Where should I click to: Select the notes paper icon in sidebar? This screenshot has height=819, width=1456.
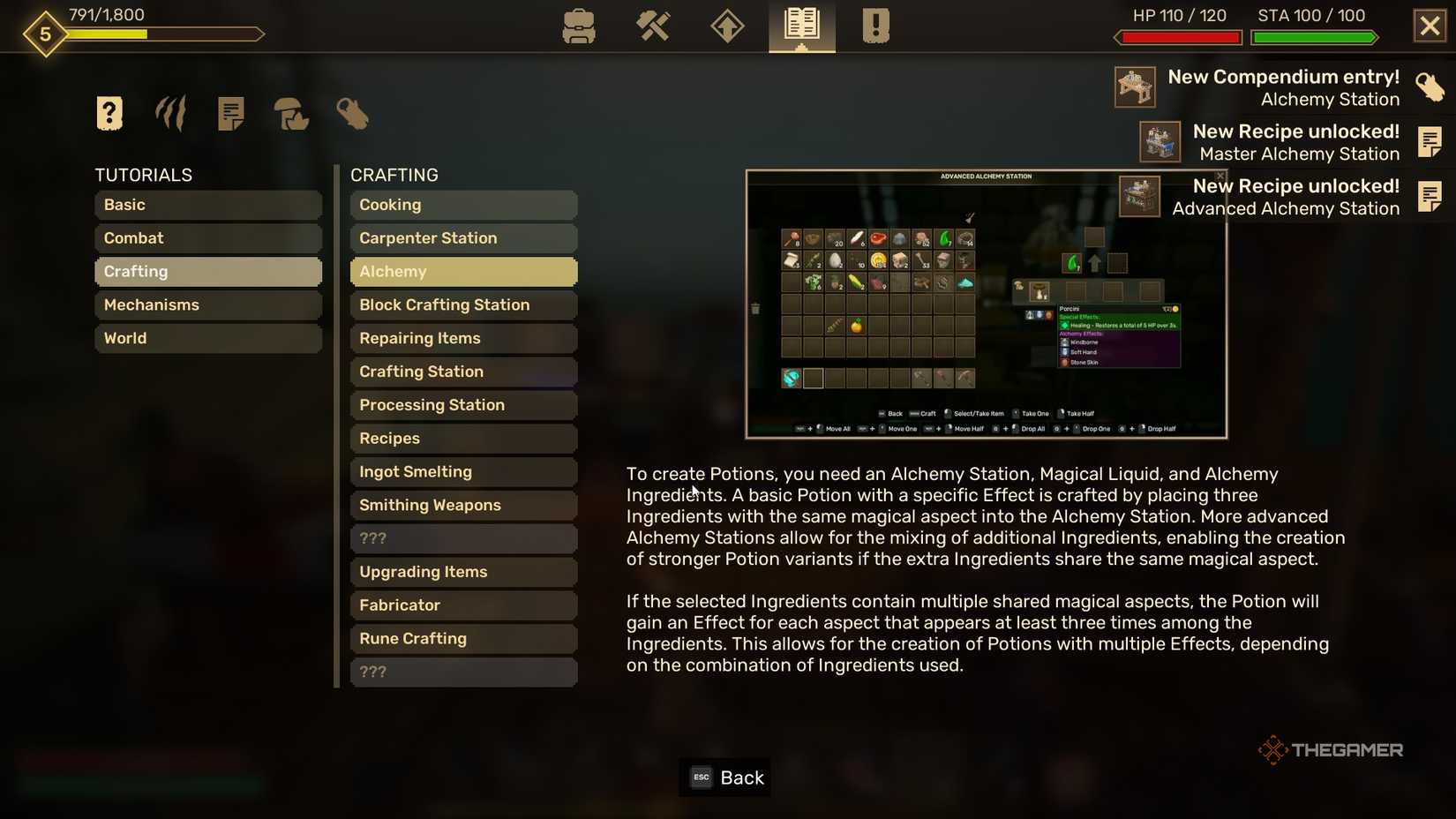pyautogui.click(x=231, y=113)
